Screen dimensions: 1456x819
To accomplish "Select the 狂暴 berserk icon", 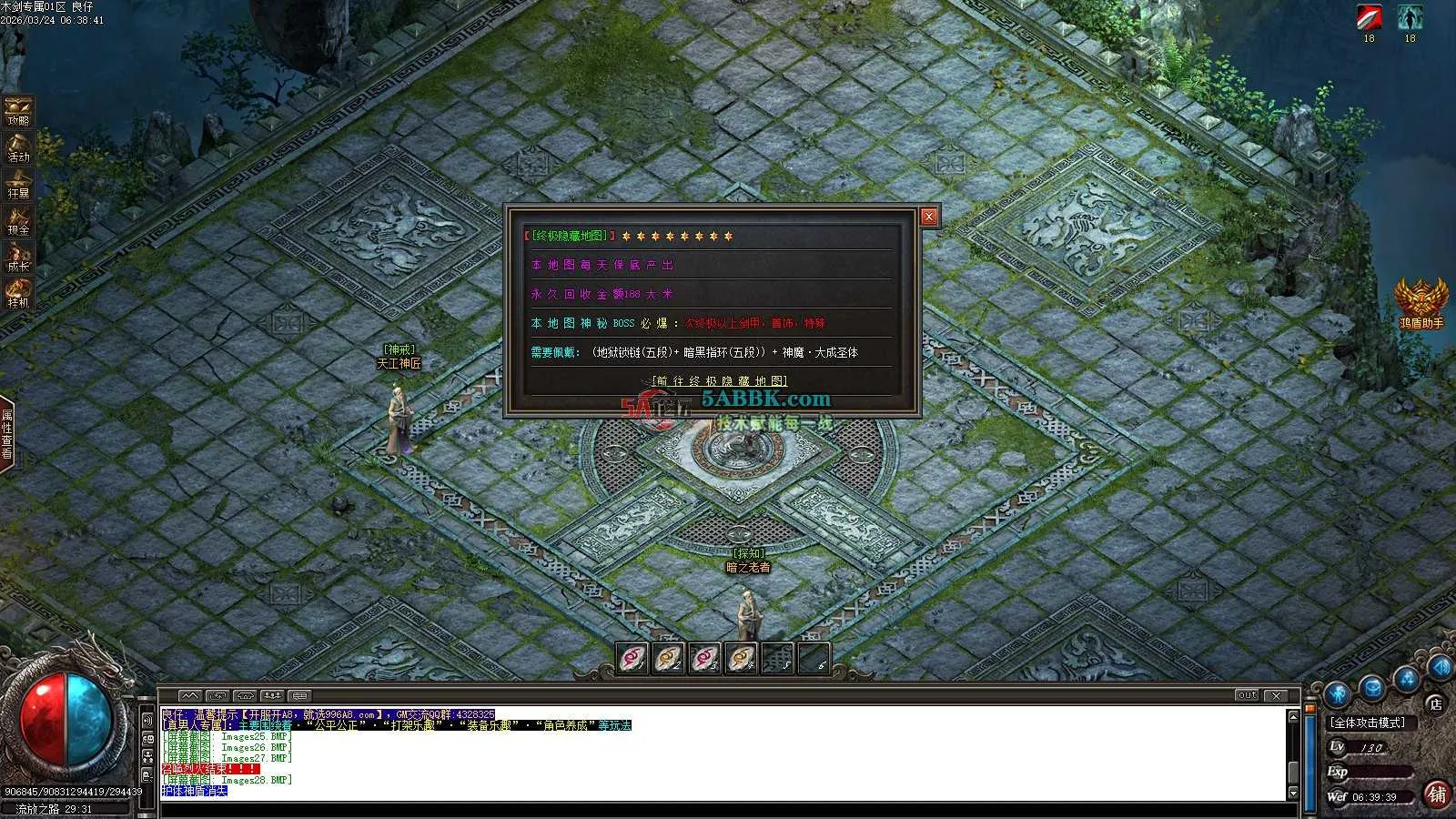I will point(18,184).
